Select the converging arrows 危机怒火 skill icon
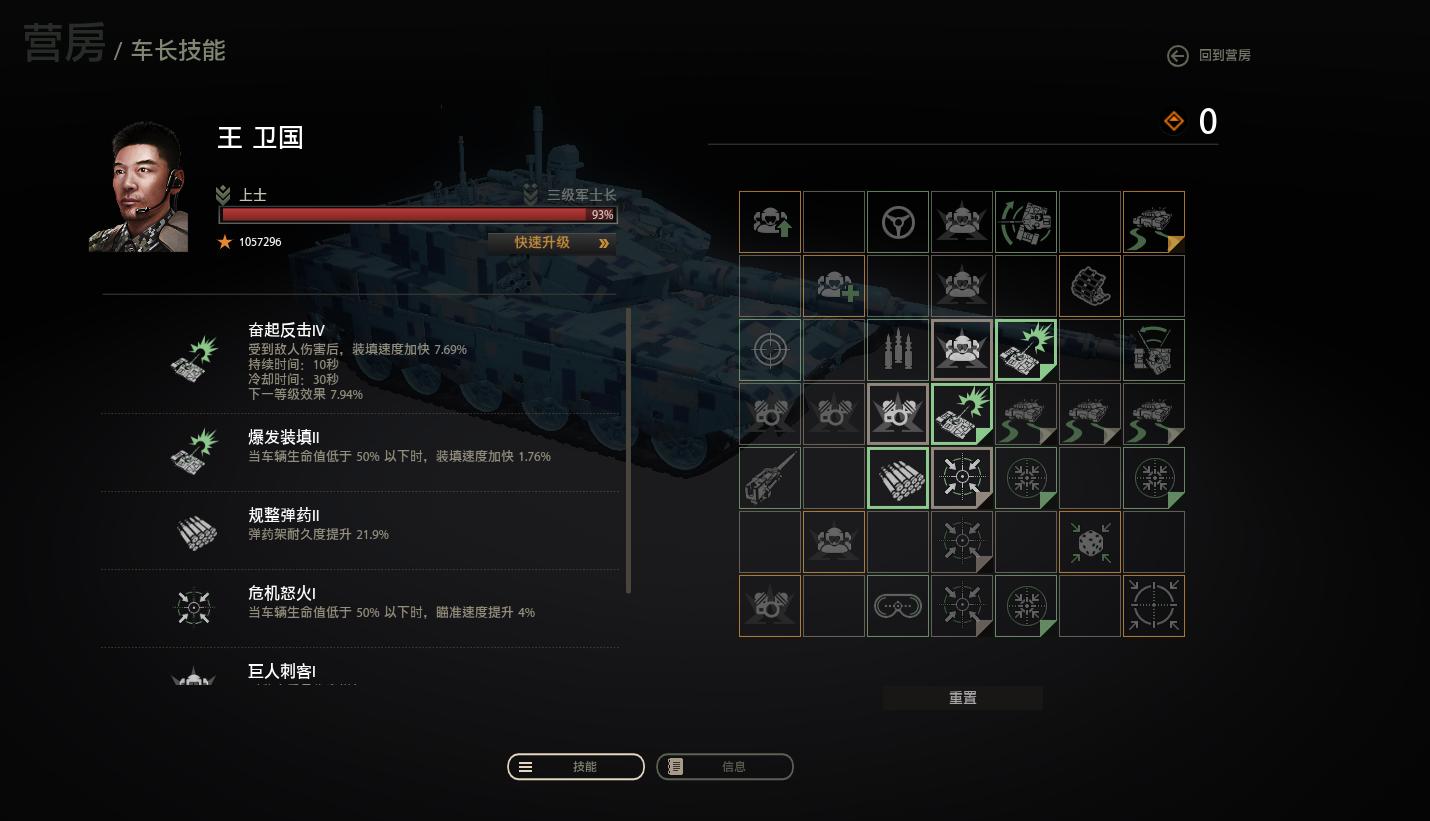 point(961,477)
